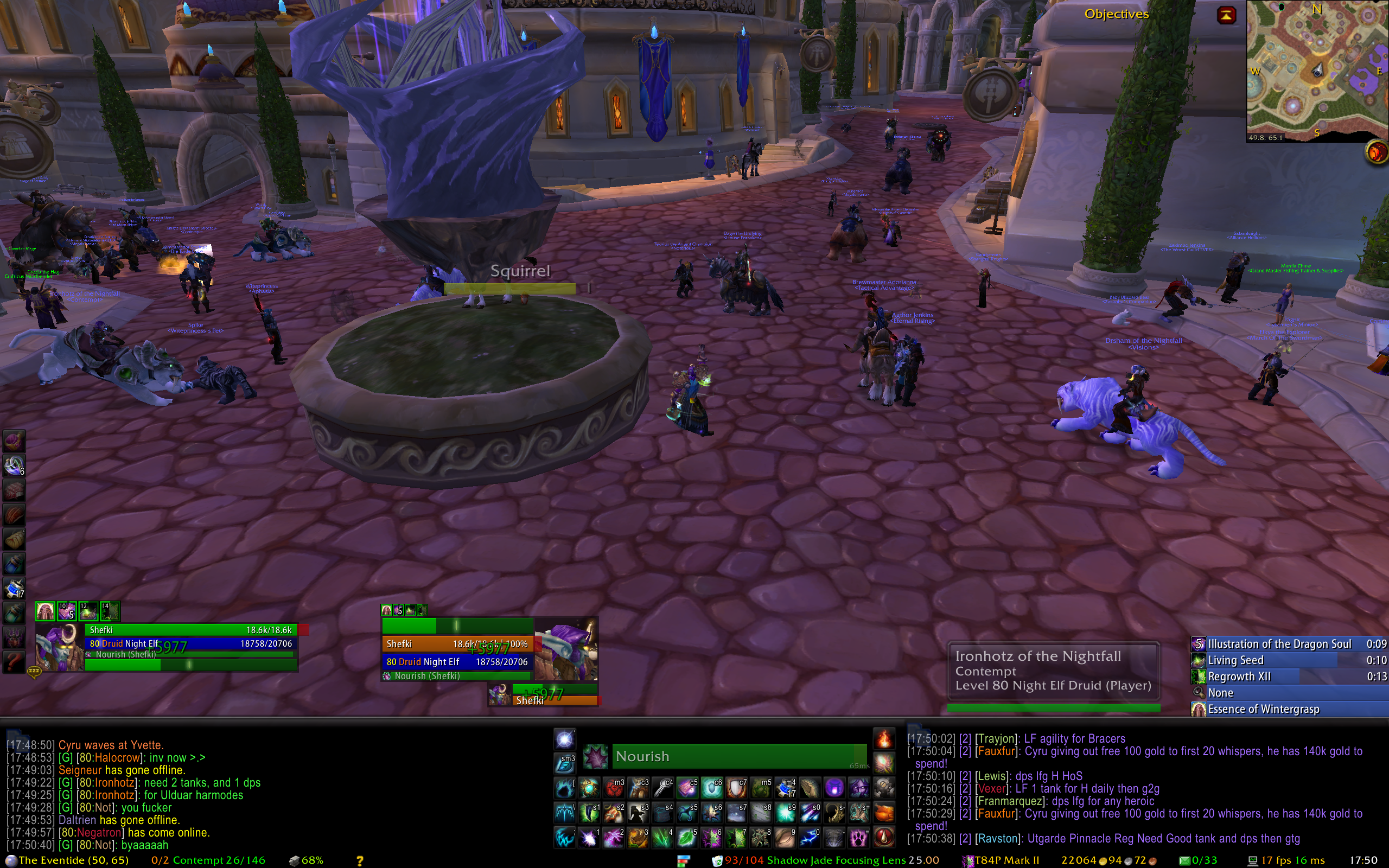
Task: Collapse the Objectives tracker with the red arrow button
Action: (x=1226, y=15)
